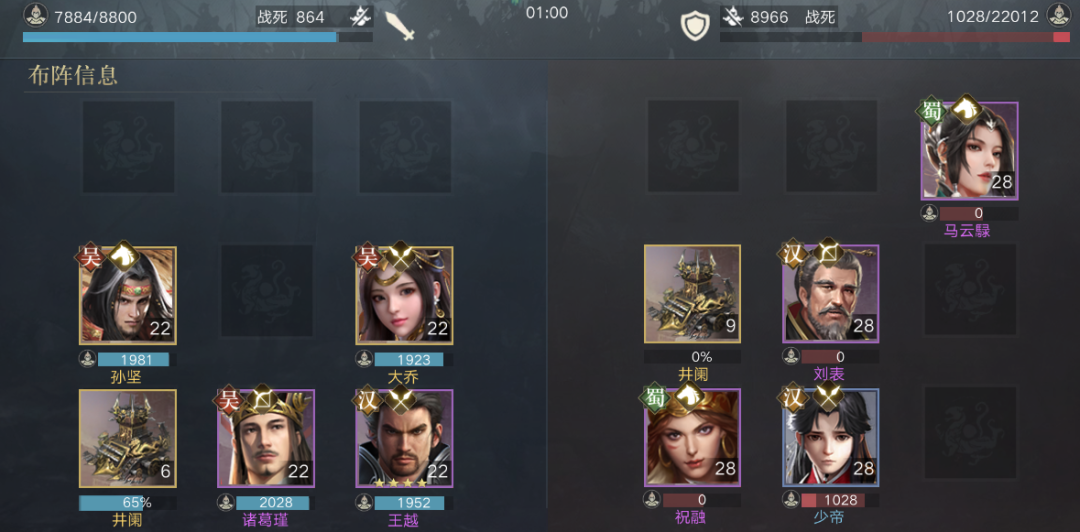Click the 刘表 general portrait
Image resolution: width=1080 pixels, height=532 pixels.
830,295
